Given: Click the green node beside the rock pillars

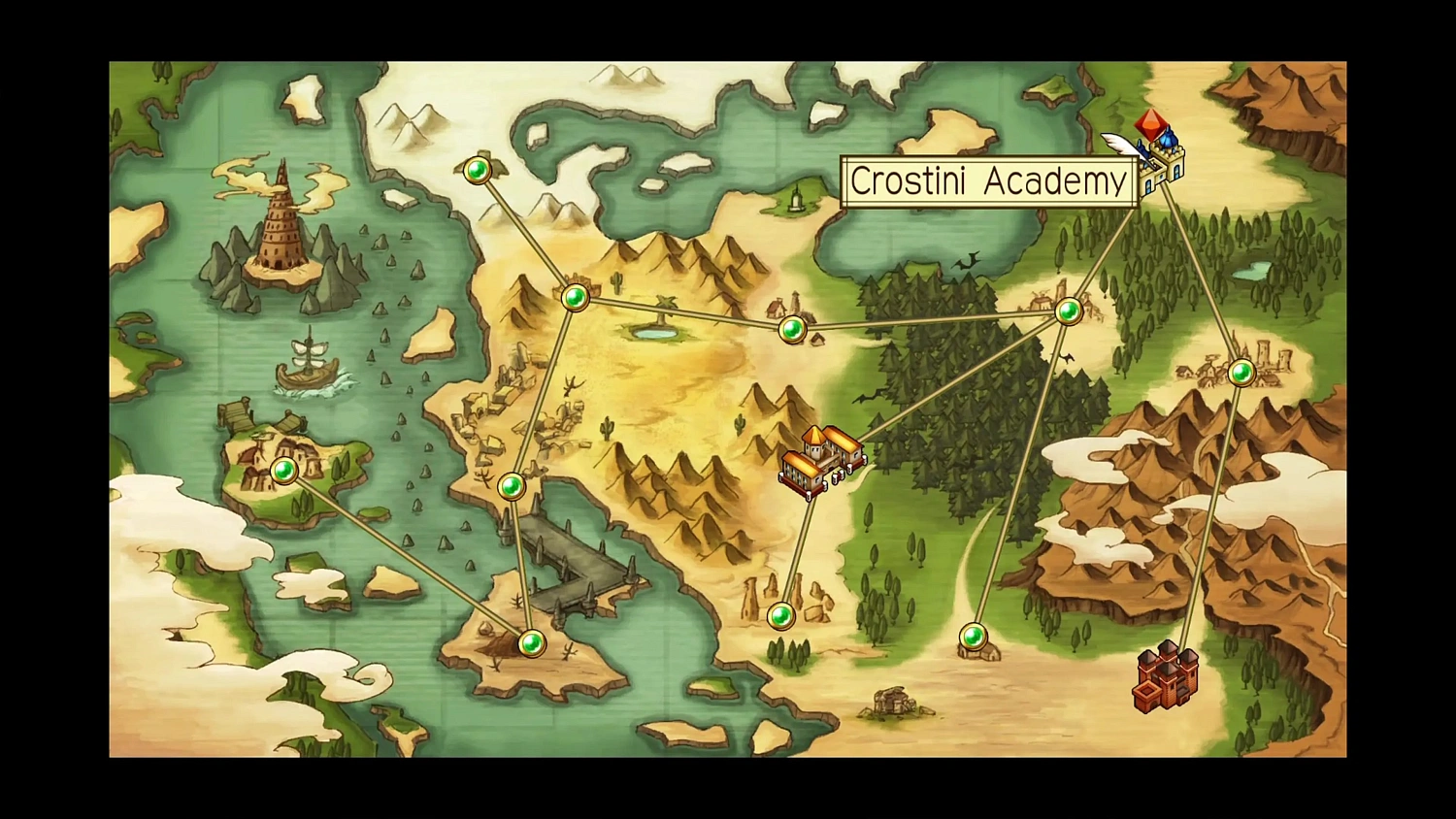Looking at the screenshot, I should coord(780,616).
